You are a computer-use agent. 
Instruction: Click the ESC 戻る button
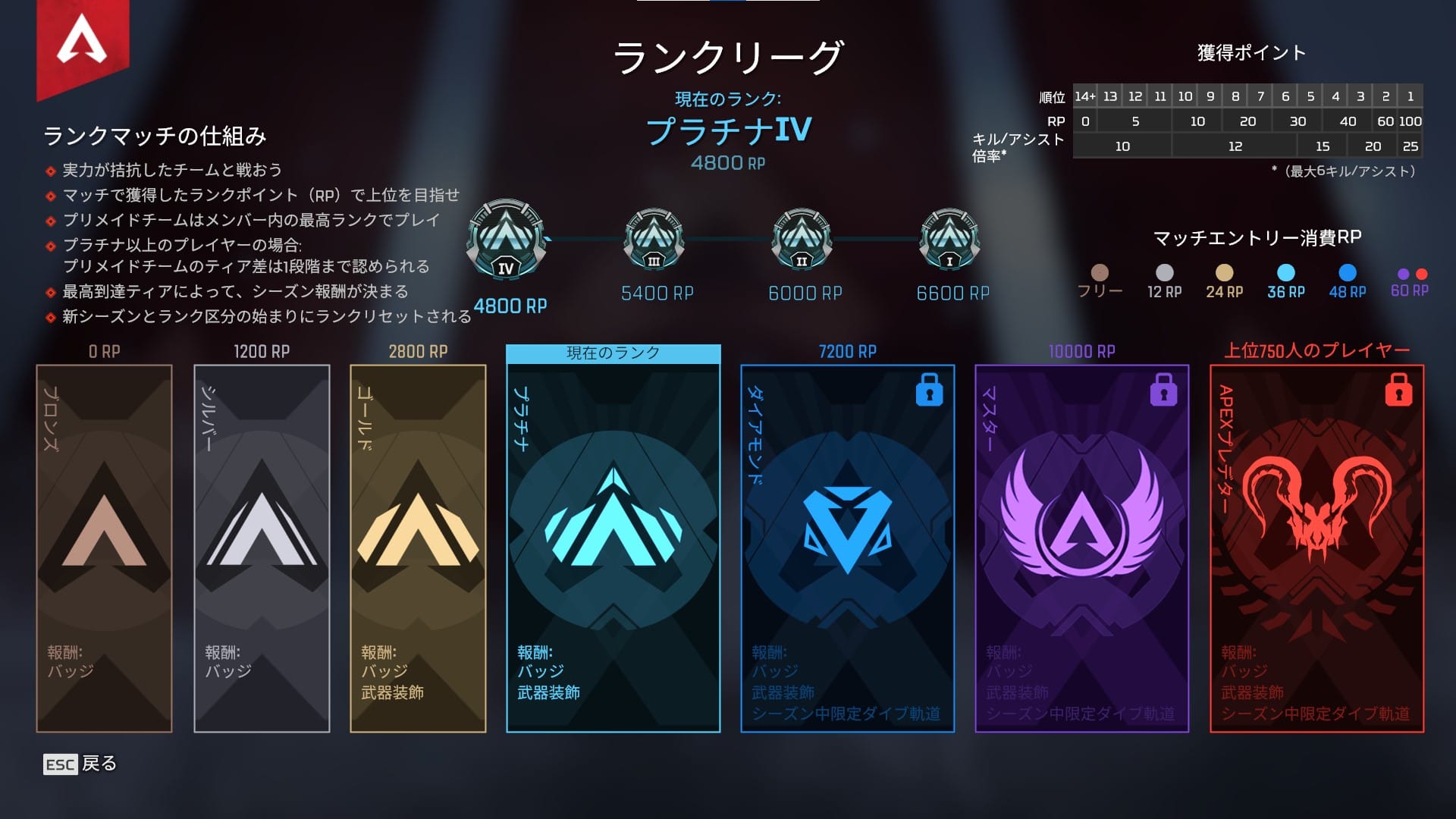80,764
